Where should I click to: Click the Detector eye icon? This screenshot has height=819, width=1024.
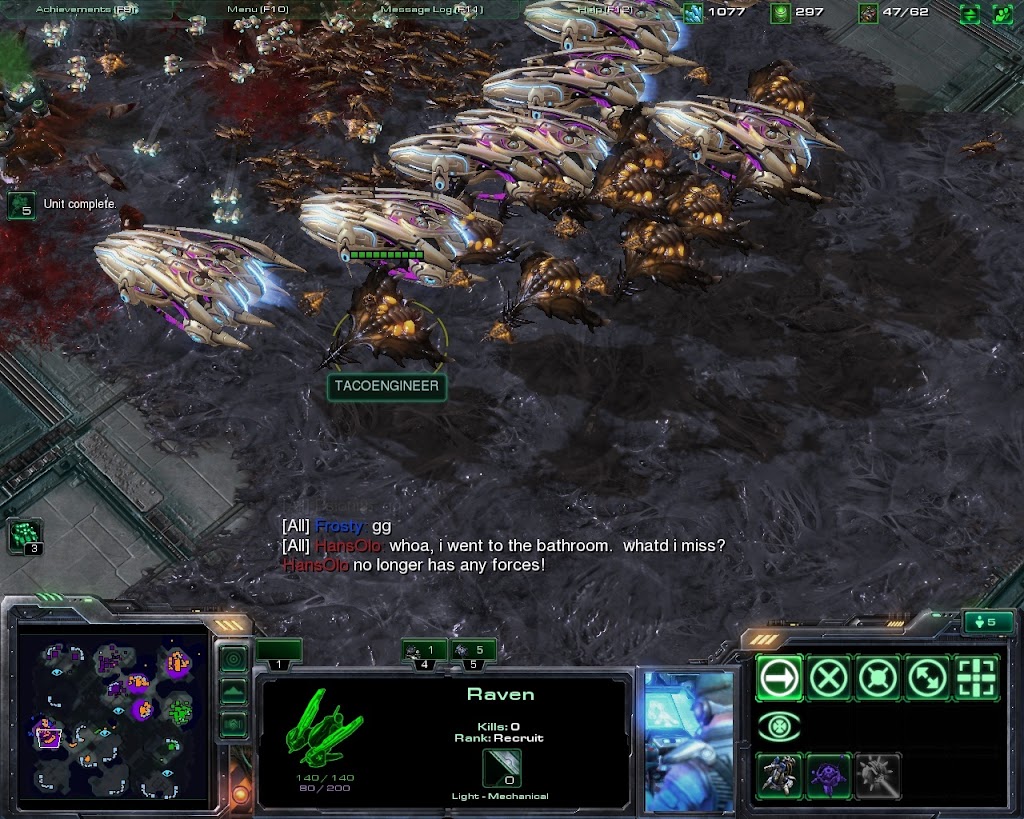click(779, 727)
